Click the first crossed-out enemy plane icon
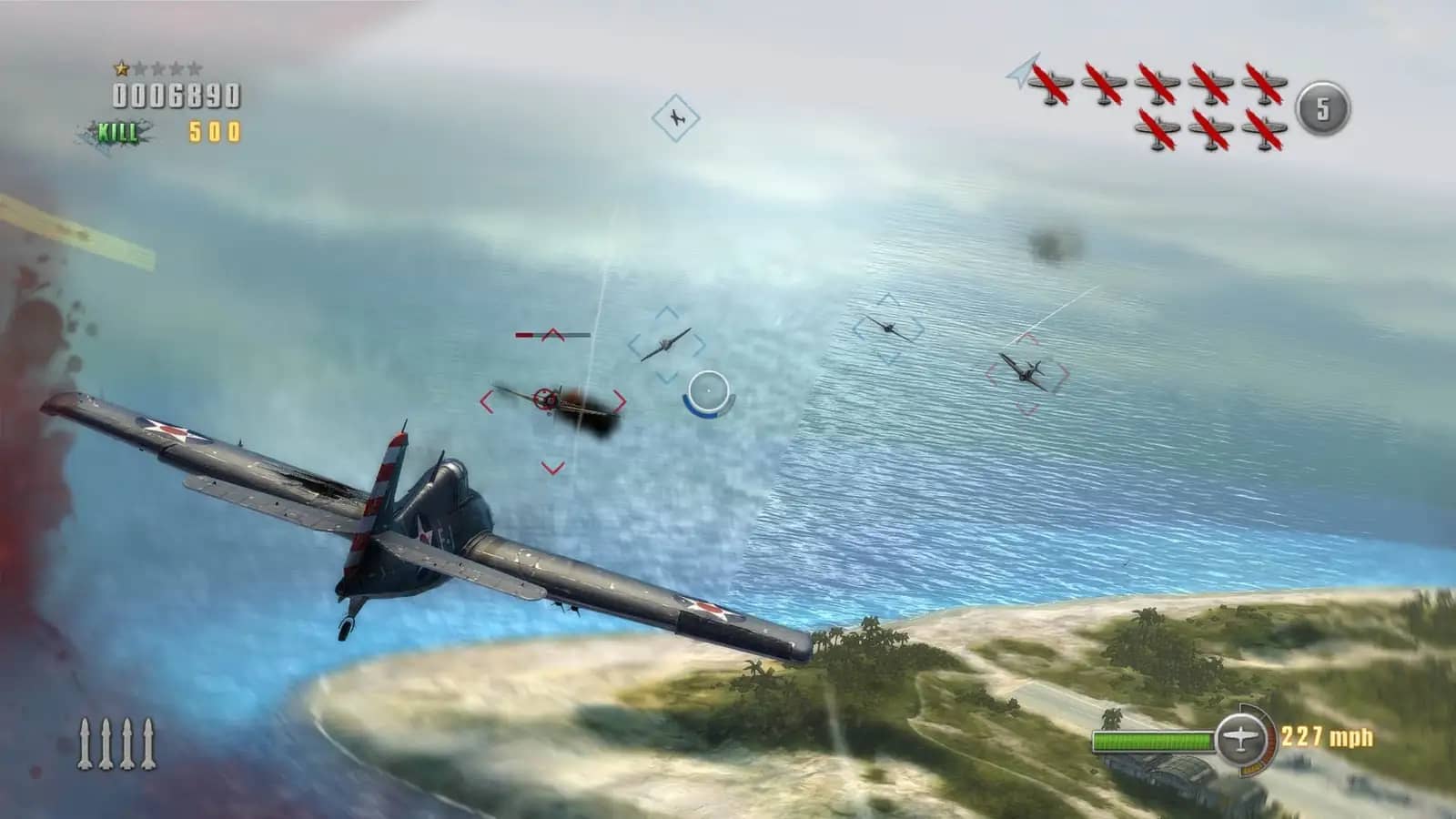The height and width of the screenshot is (819, 1456). [1052, 80]
